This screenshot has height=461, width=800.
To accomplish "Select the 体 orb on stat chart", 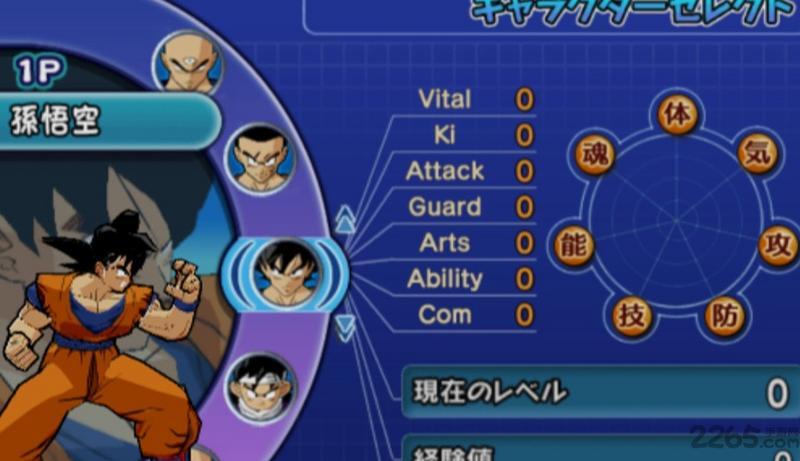I will point(677,113).
